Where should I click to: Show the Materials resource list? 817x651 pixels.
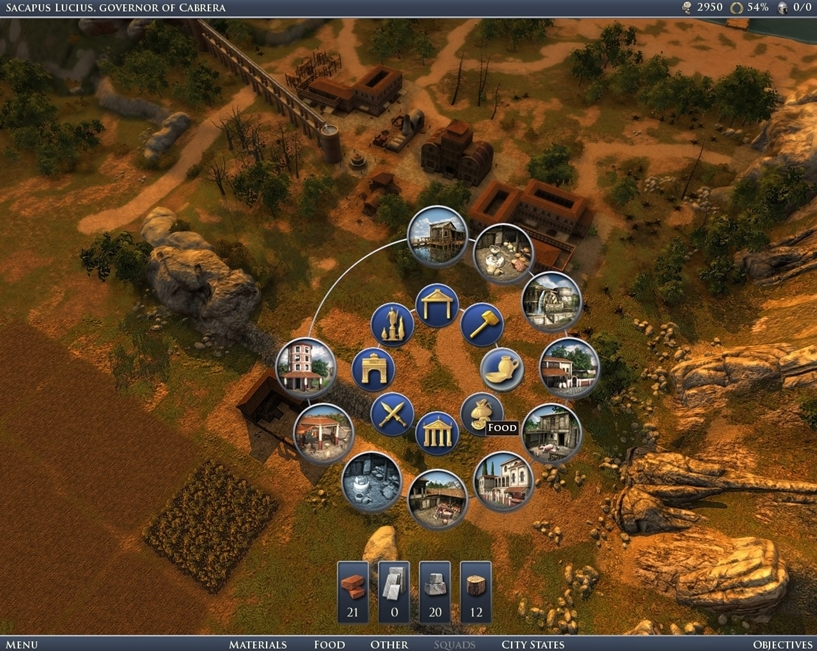257,644
